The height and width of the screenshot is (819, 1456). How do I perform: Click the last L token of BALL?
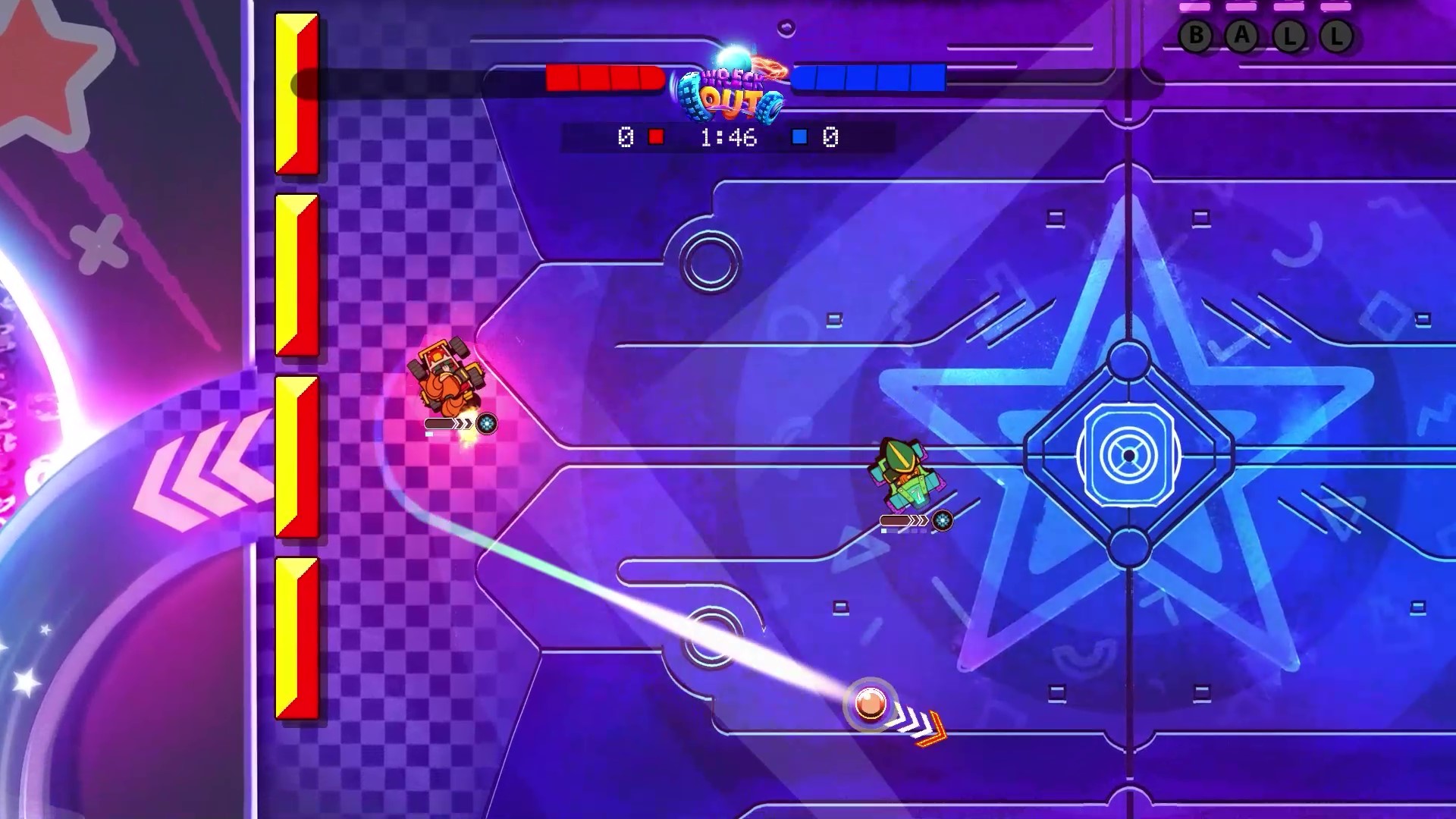click(1337, 36)
